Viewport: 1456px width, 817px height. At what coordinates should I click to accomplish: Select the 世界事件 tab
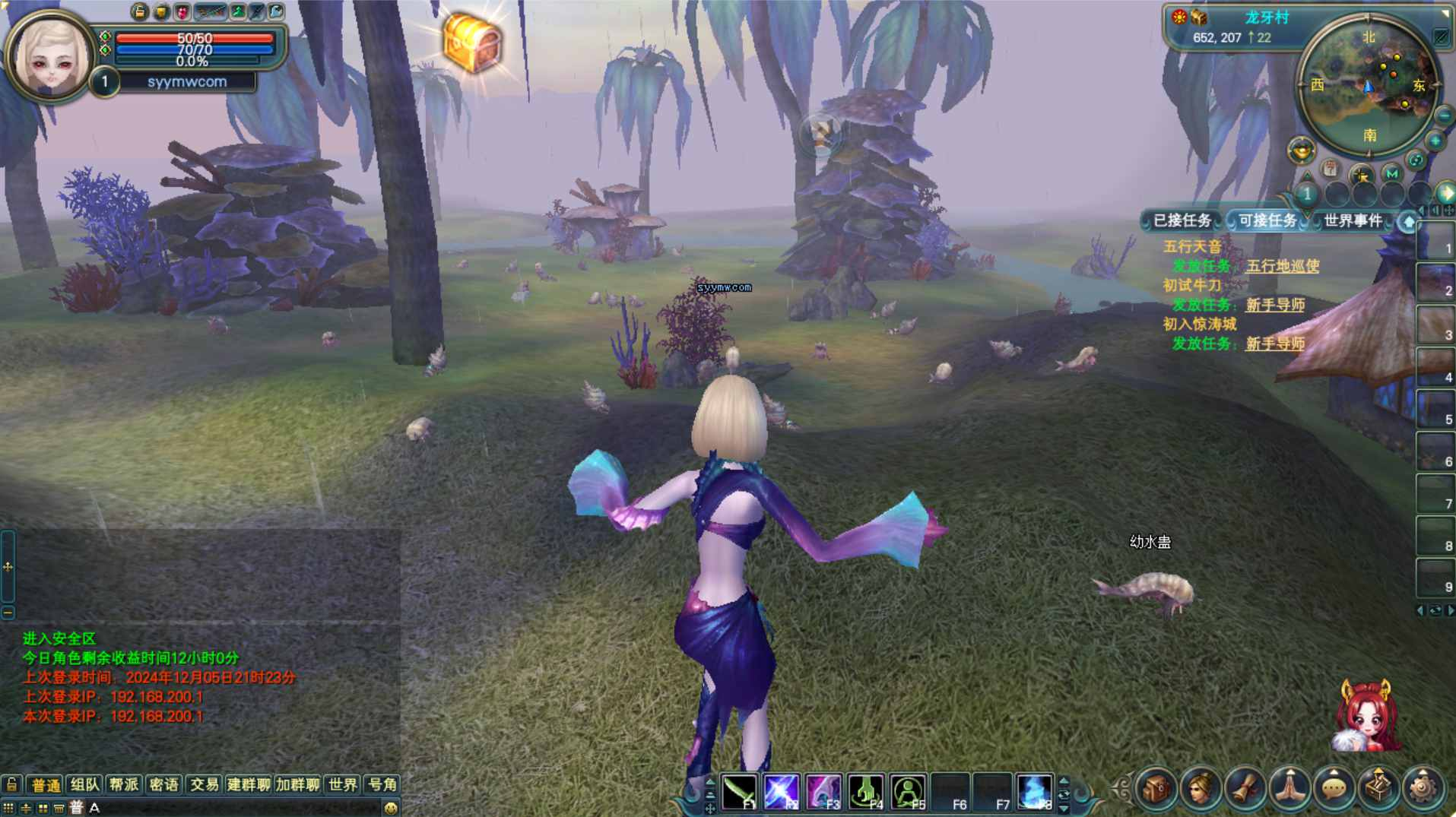coord(1353,220)
